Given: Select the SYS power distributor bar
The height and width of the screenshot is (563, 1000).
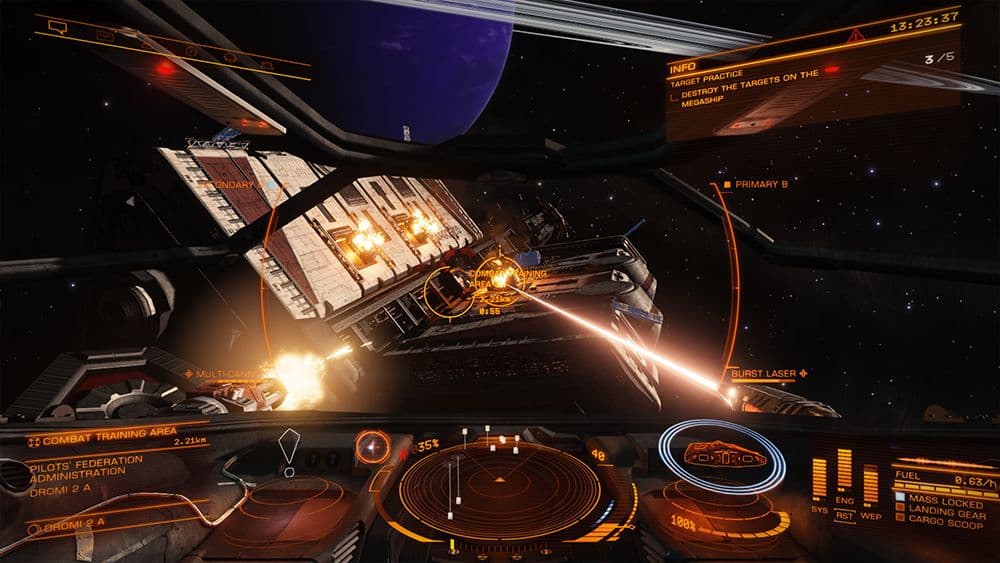Looking at the screenshot, I should (x=820, y=479).
